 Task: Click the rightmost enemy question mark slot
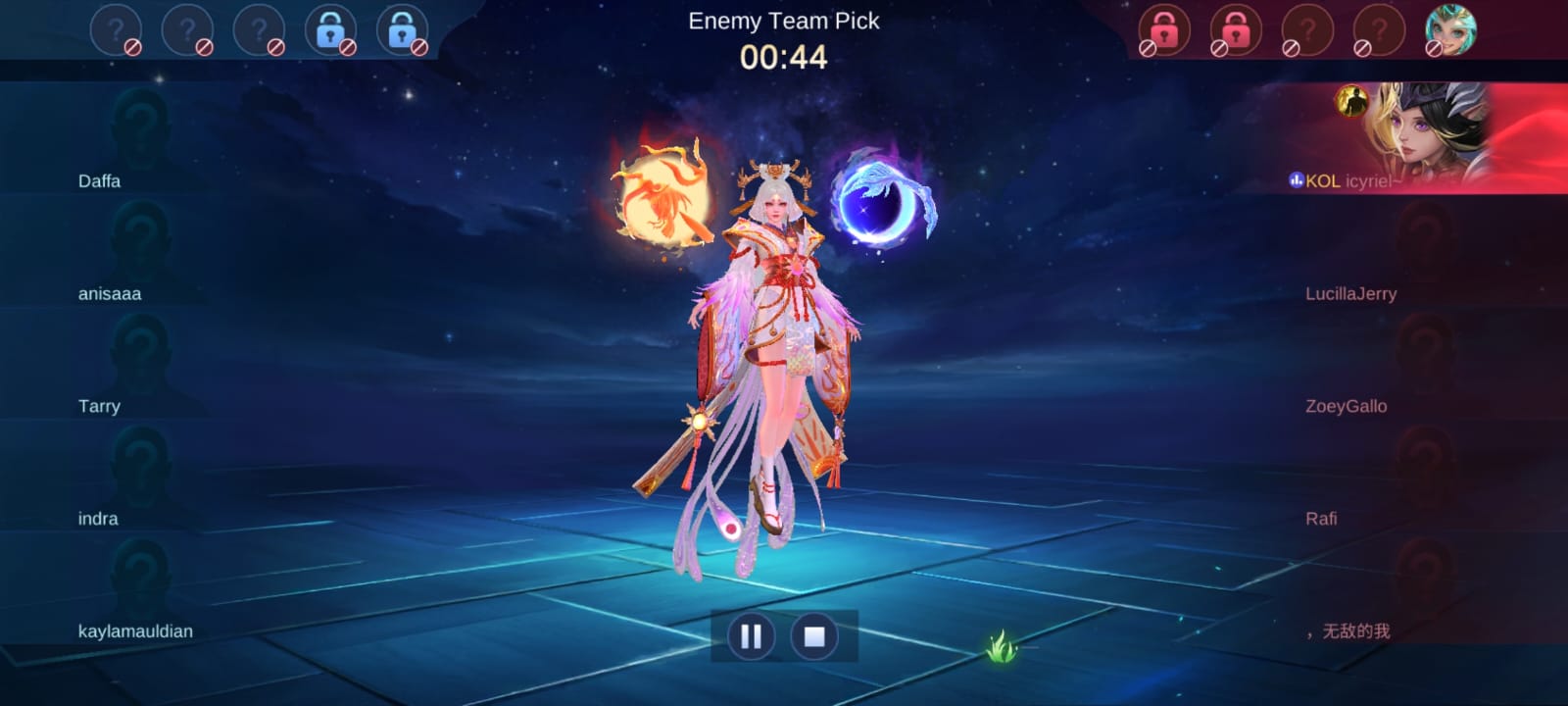[1383, 29]
